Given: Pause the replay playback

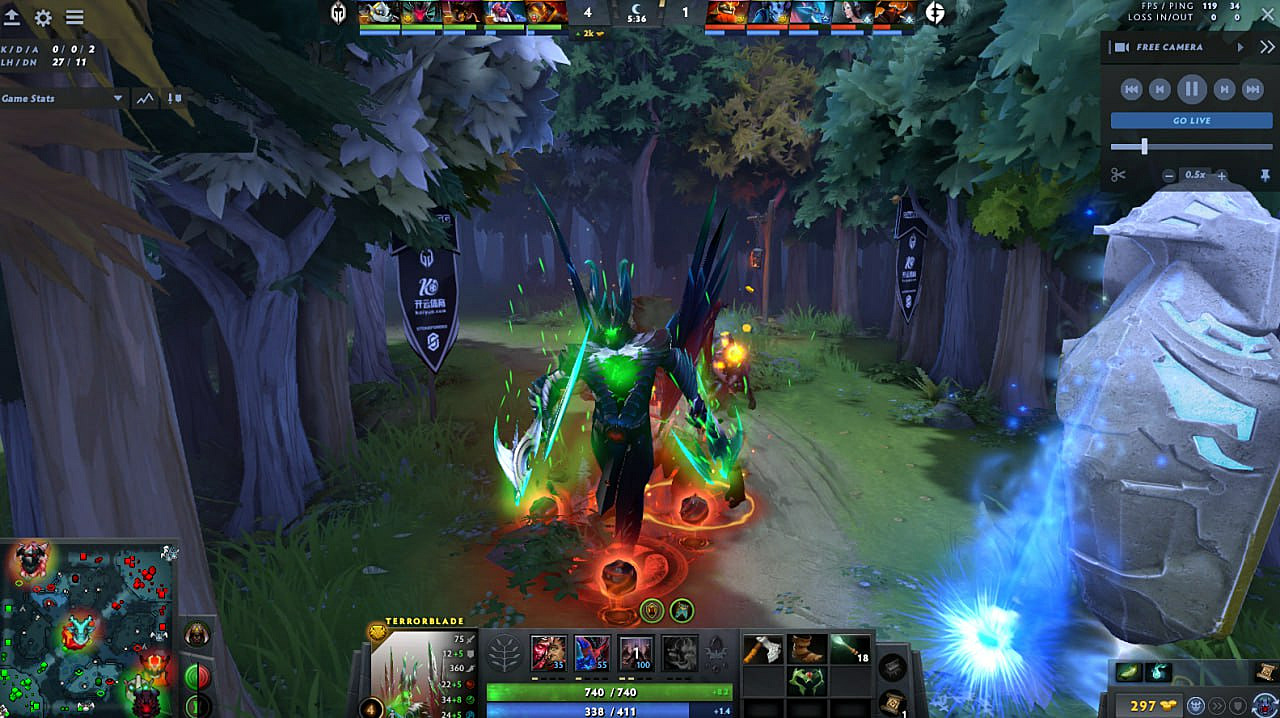Looking at the screenshot, I should pyautogui.click(x=1191, y=89).
